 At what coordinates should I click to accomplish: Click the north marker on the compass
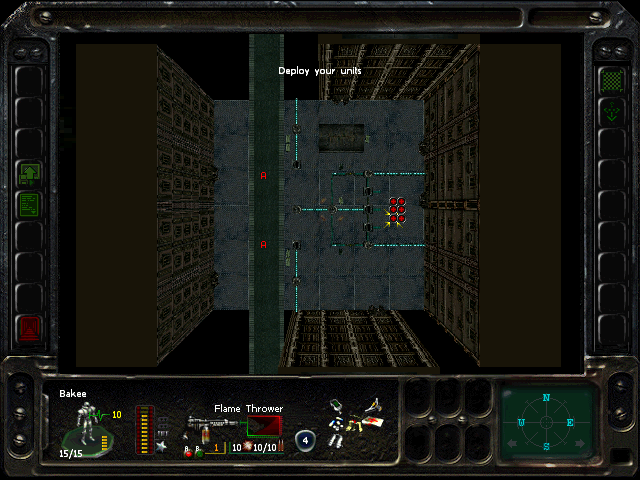pyautogui.click(x=546, y=398)
